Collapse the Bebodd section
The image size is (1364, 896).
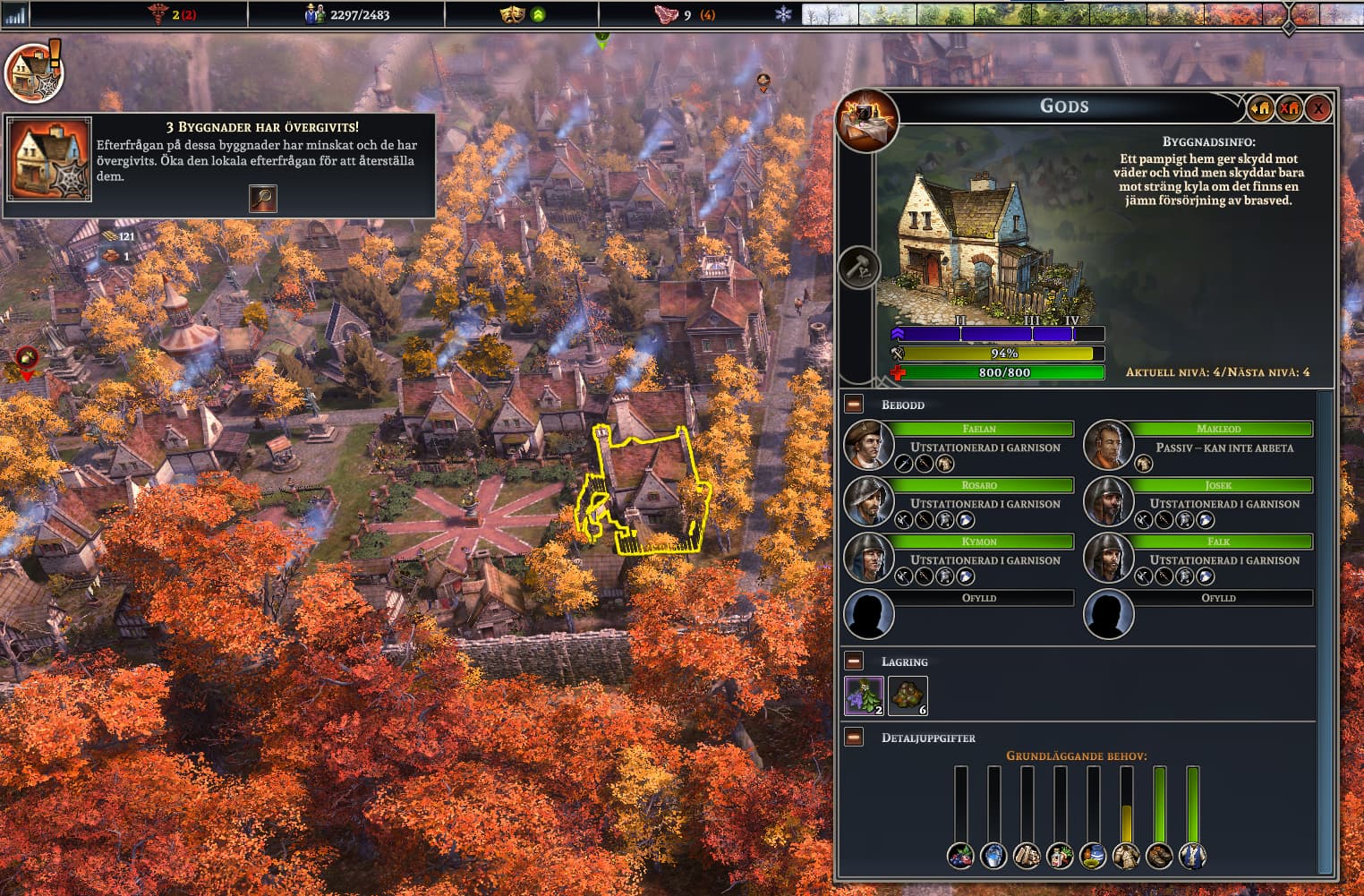[x=854, y=405]
